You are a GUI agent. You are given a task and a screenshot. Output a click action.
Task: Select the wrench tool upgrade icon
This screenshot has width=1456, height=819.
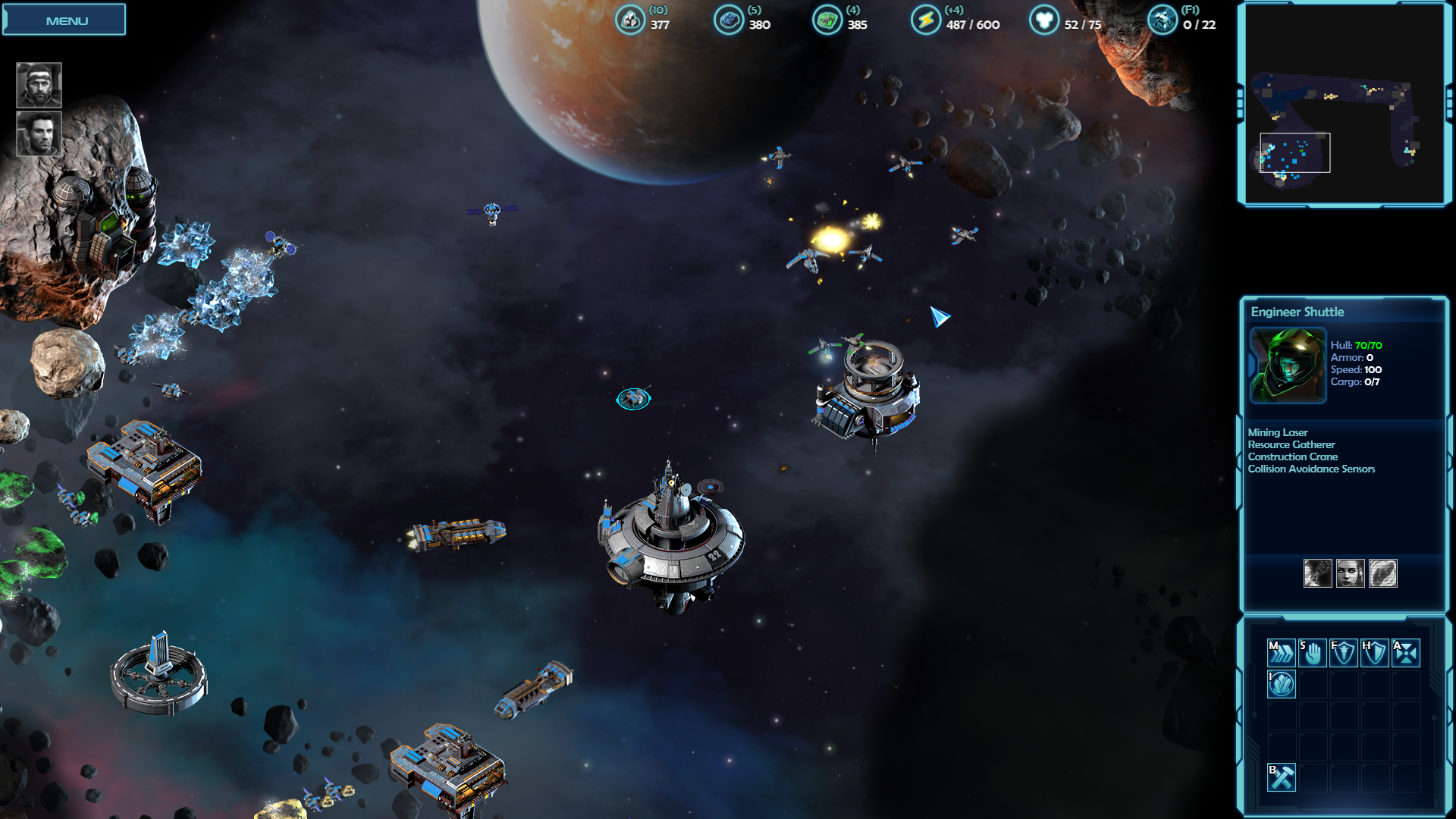click(1318, 573)
